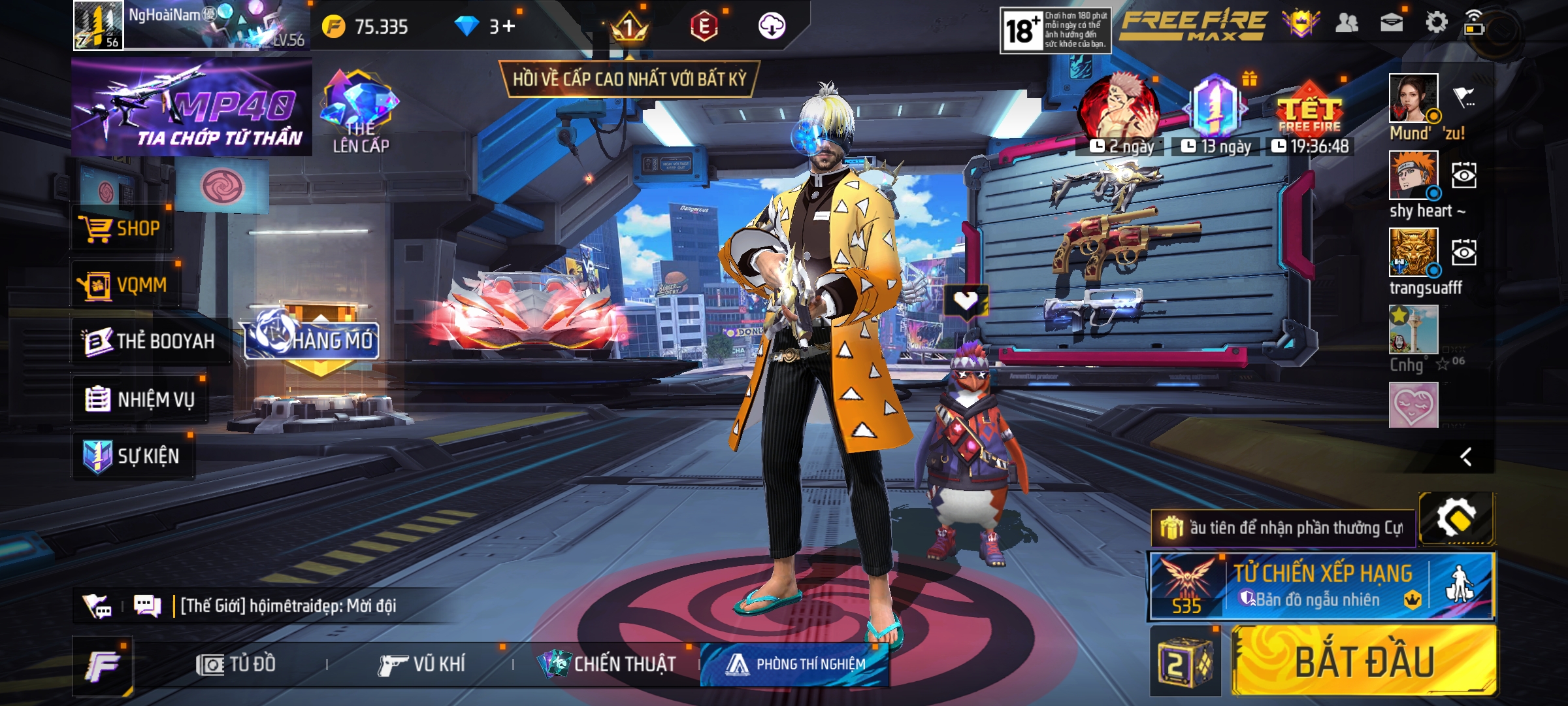Open the friends list icon
This screenshot has height=706, width=1568.
1347,24
